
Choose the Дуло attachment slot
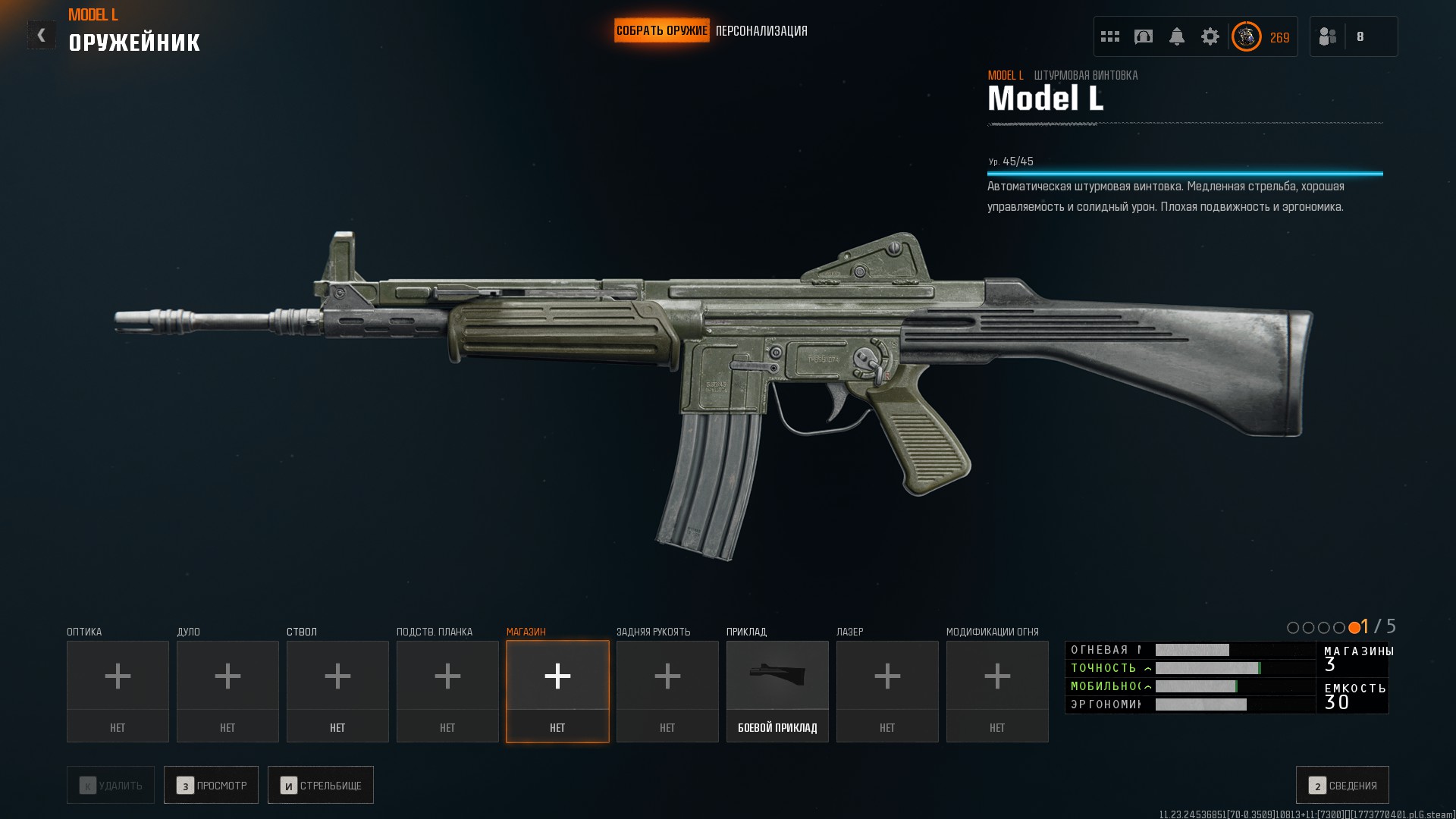[227, 691]
